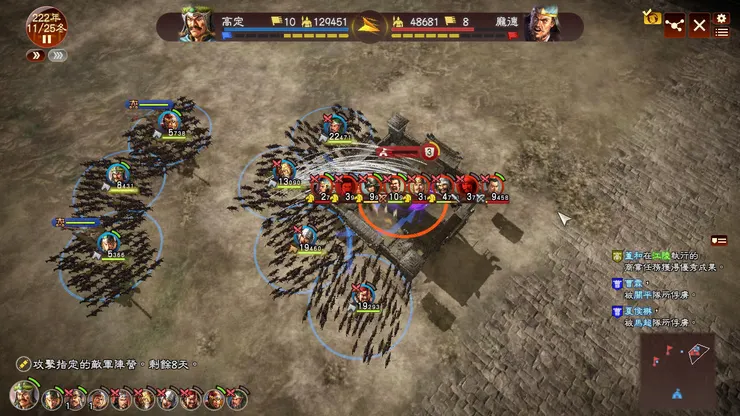Click the minimap
740x416 pixels.
tap(680, 365)
